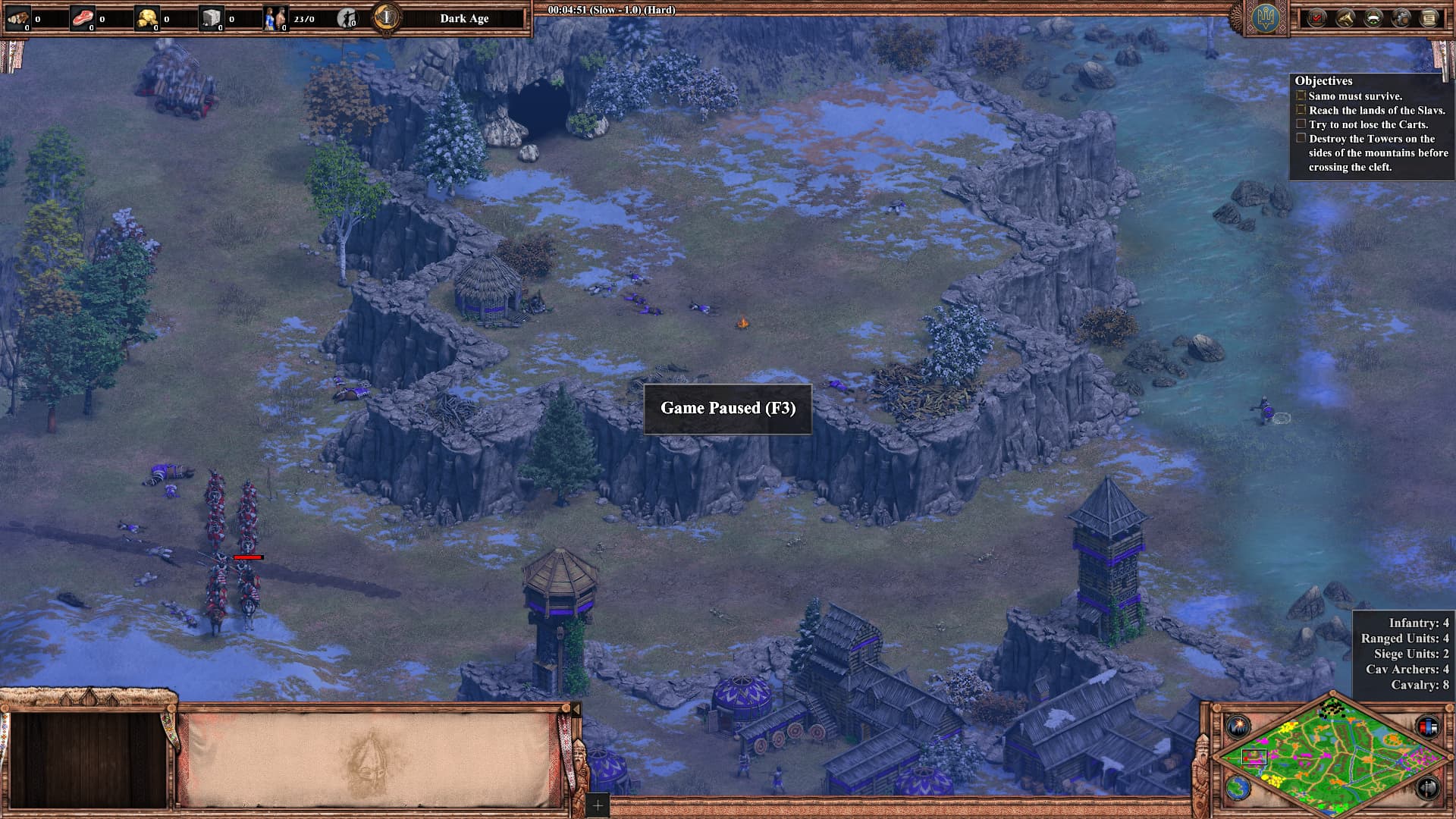
Task: Open the Objectives panel header
Action: pos(1323,80)
